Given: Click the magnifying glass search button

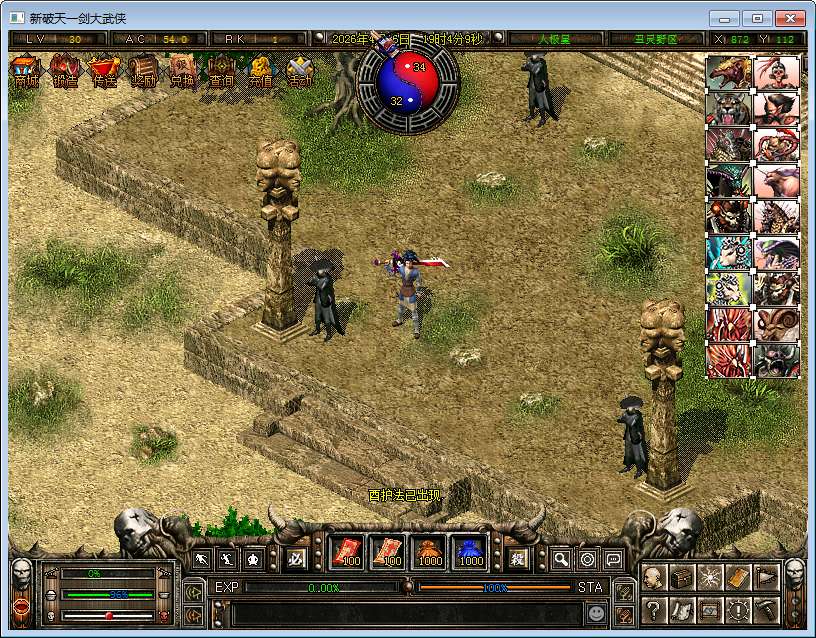Looking at the screenshot, I should coord(561,559).
